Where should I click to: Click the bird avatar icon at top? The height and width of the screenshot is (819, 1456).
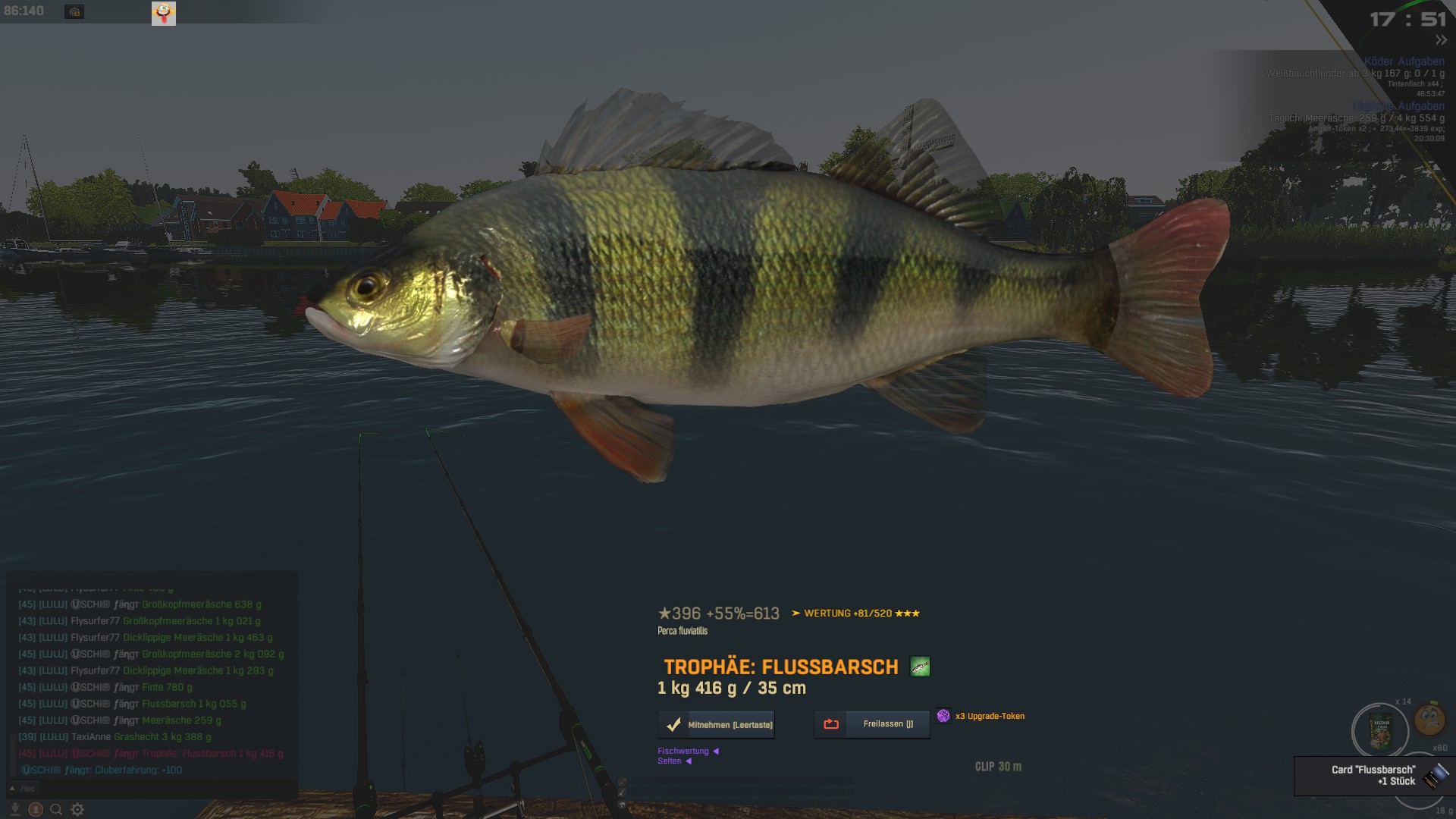pos(164,13)
